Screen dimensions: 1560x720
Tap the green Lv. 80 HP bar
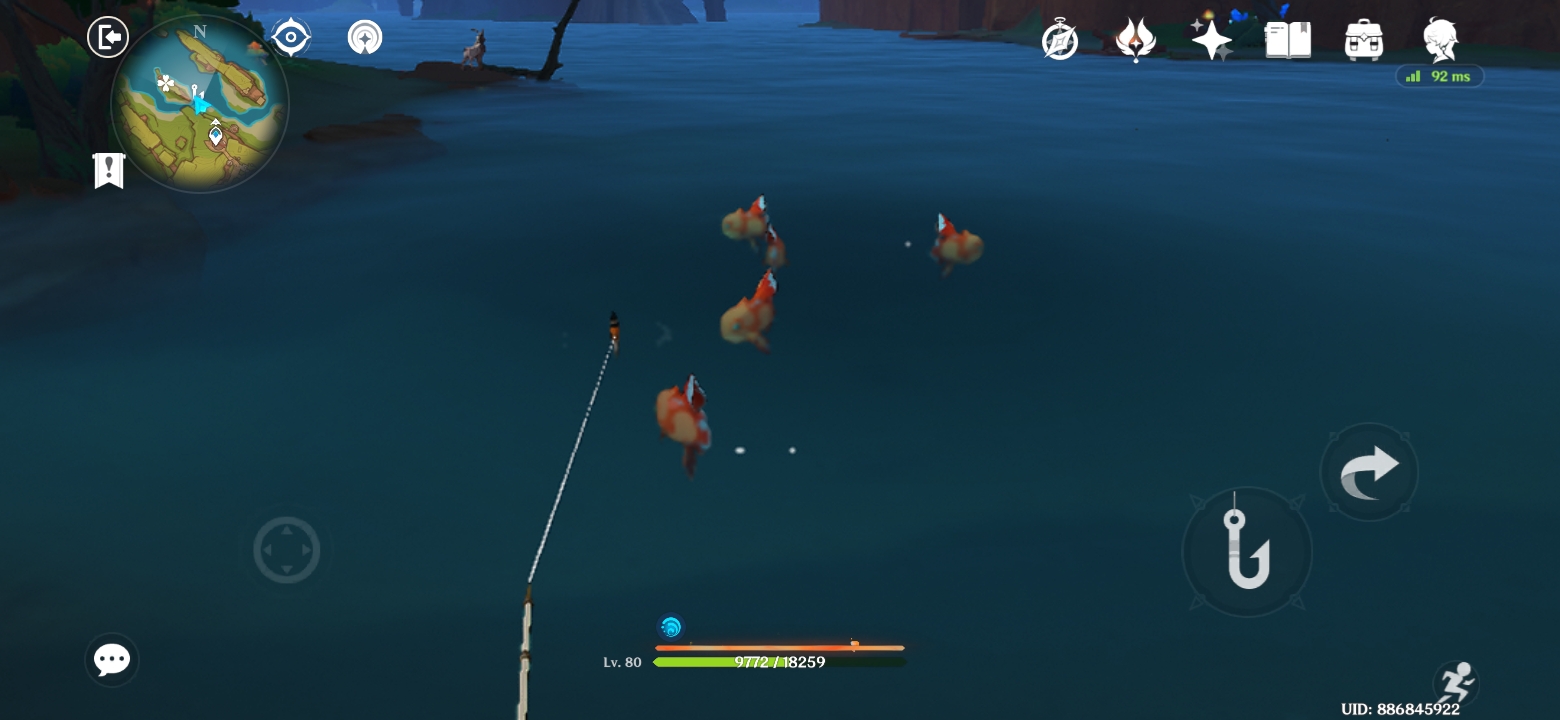(x=779, y=661)
